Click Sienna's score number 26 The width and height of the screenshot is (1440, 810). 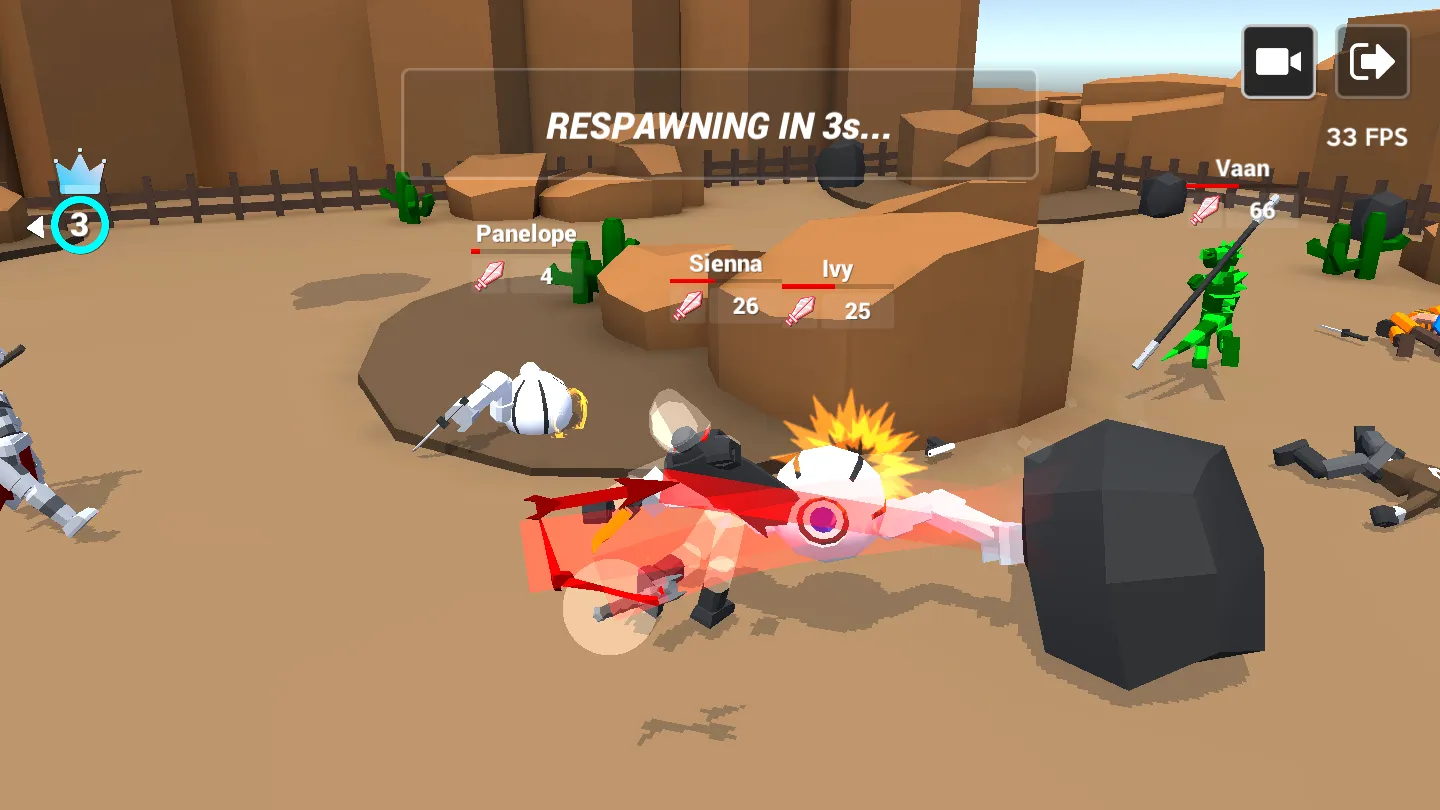point(744,307)
